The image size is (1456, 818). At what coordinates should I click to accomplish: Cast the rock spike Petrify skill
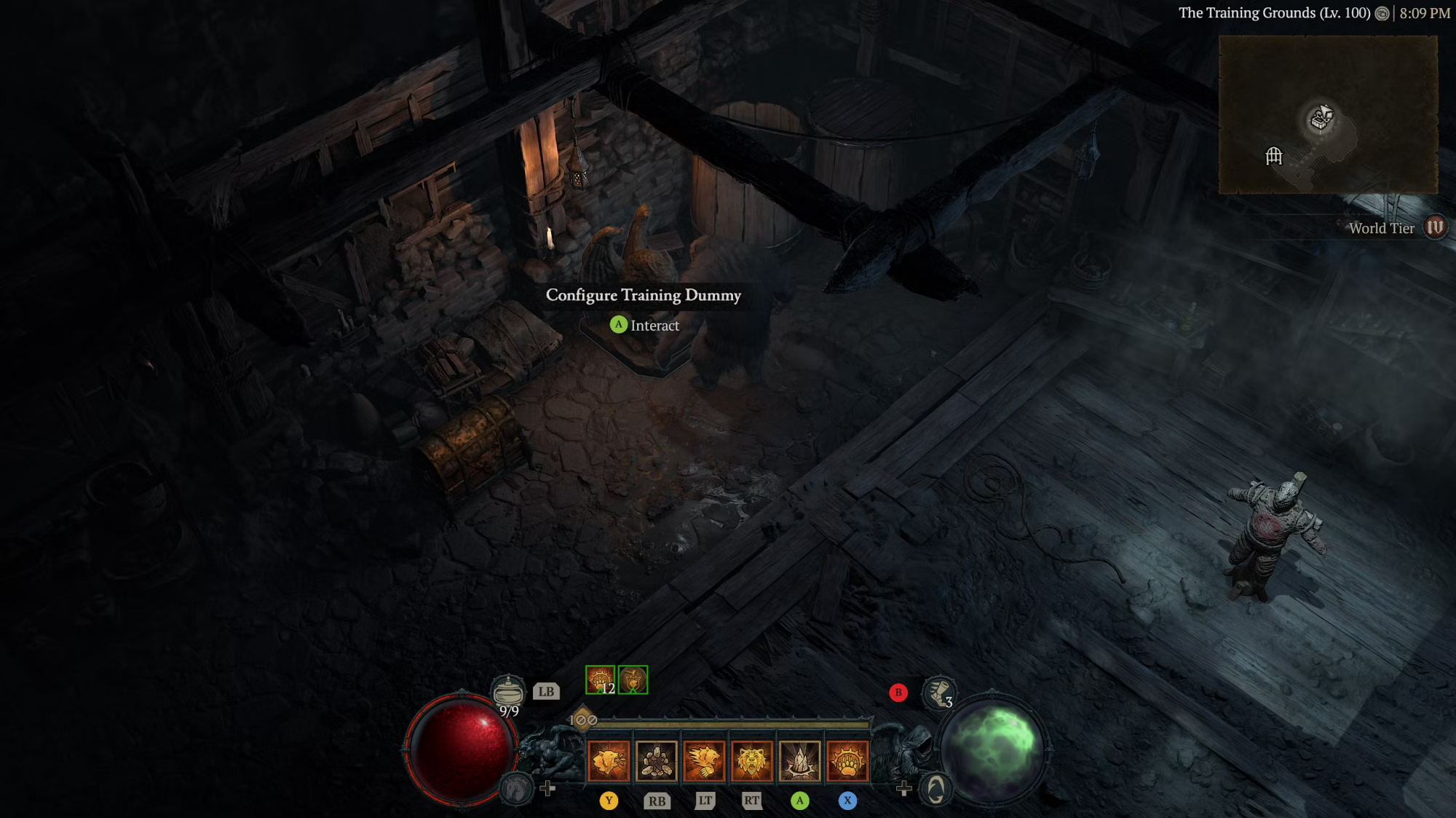[800, 761]
